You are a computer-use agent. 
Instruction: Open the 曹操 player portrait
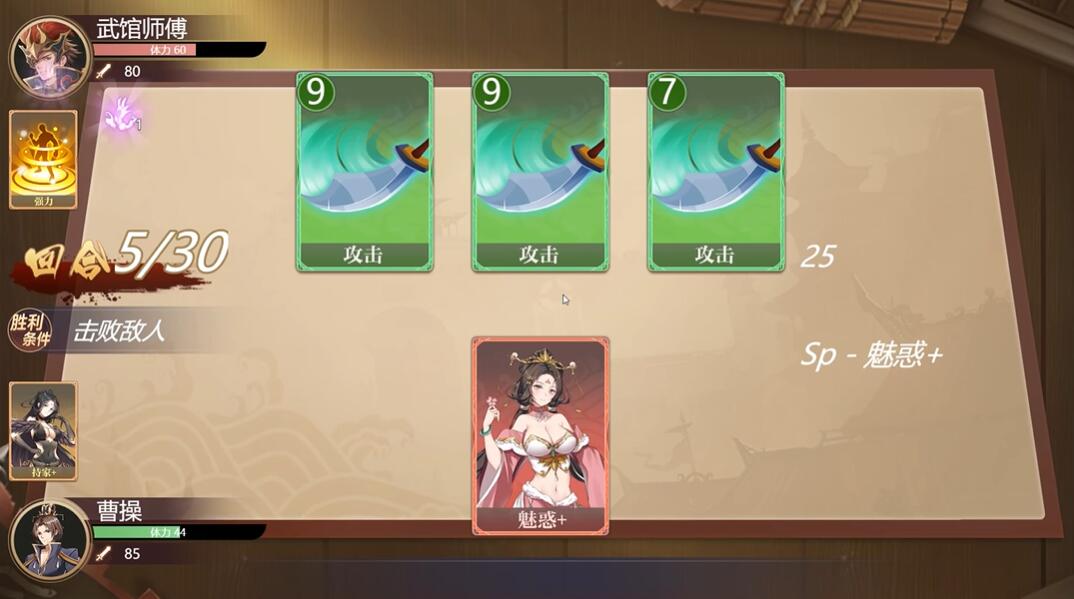[49, 539]
